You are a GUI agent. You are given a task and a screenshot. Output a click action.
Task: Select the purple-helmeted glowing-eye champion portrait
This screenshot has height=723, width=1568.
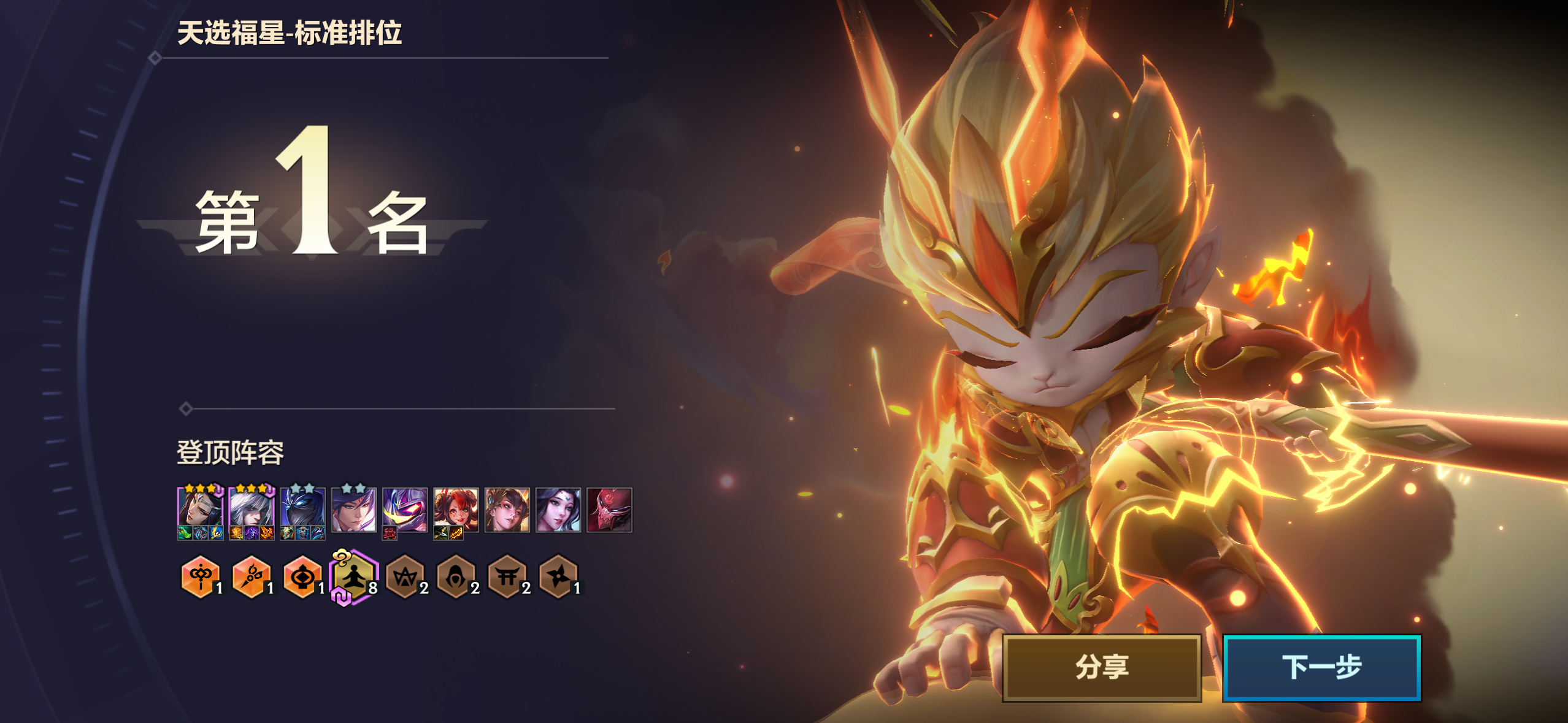click(404, 508)
